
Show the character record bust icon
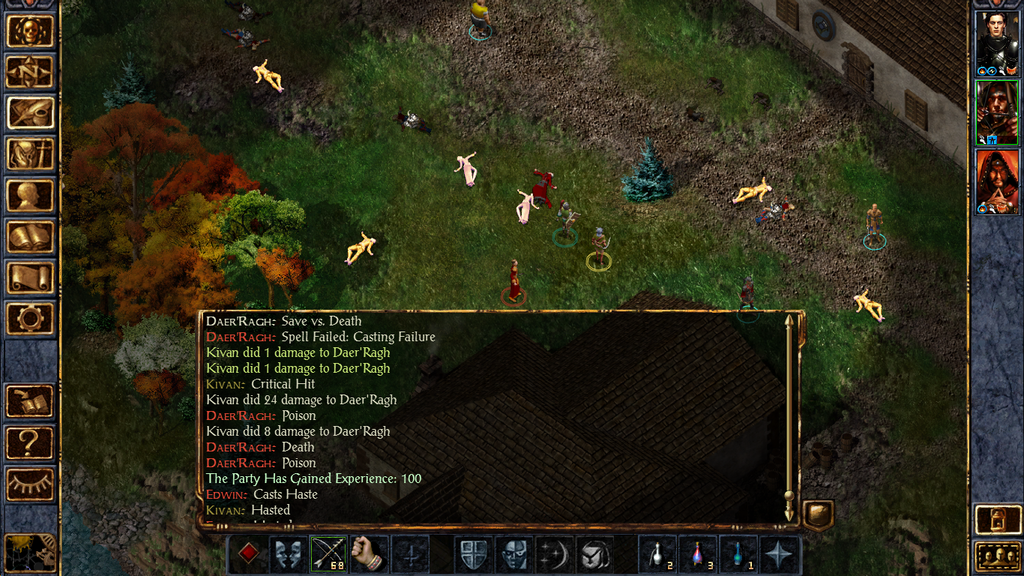coord(30,195)
